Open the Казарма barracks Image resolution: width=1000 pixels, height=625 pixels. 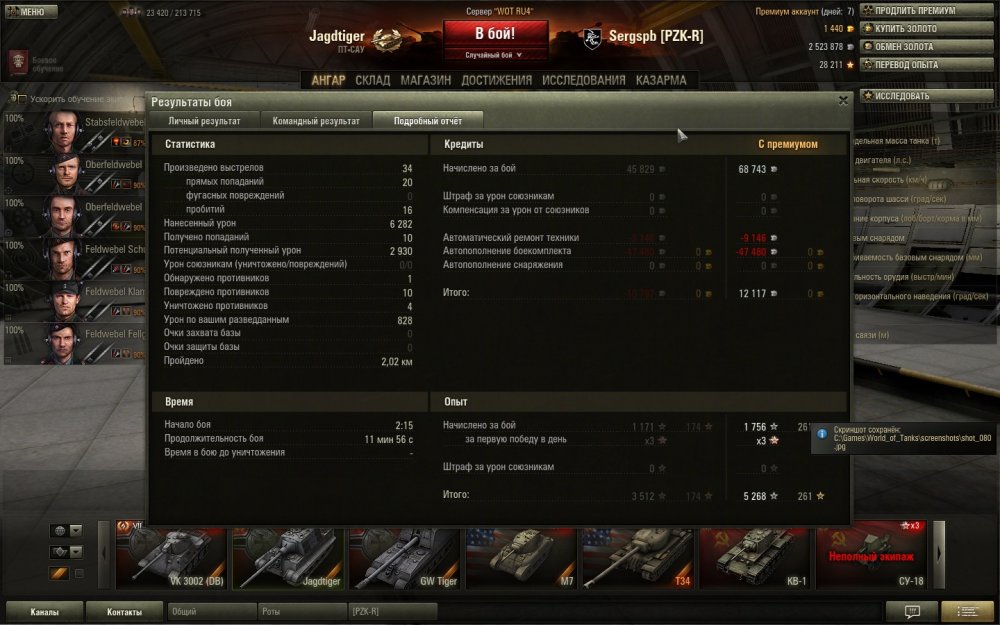[661, 80]
